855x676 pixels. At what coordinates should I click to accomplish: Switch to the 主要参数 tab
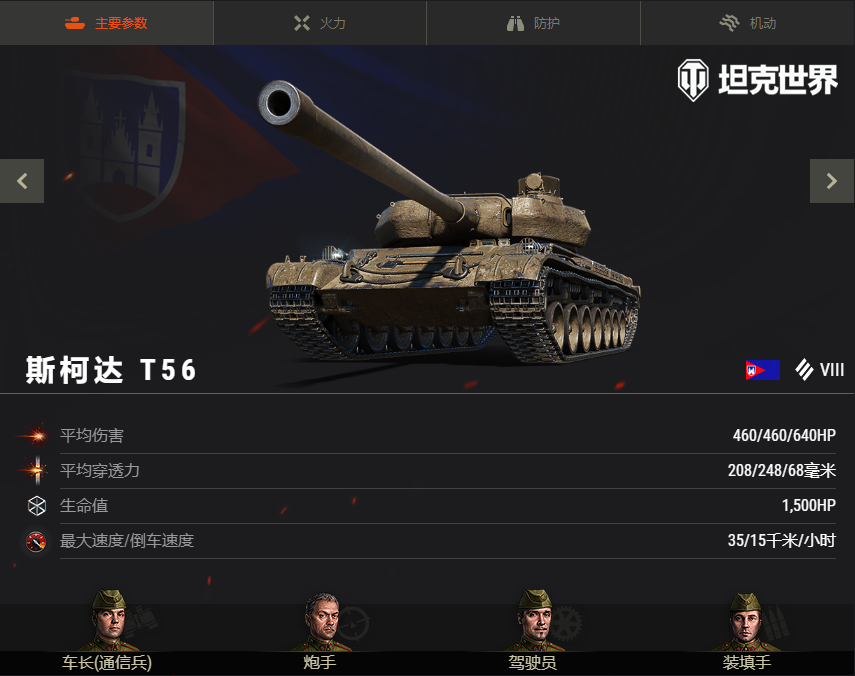106,23
